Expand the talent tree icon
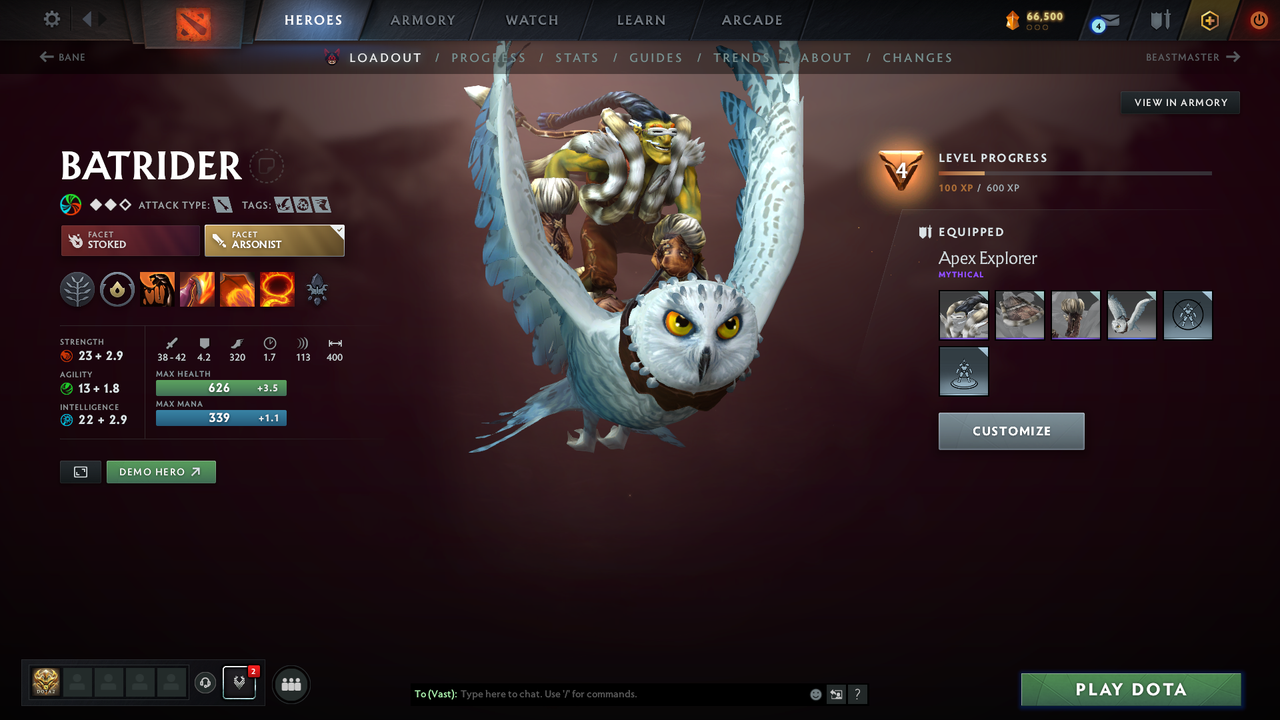Viewport: 1280px width, 720px height. pyautogui.click(x=77, y=289)
